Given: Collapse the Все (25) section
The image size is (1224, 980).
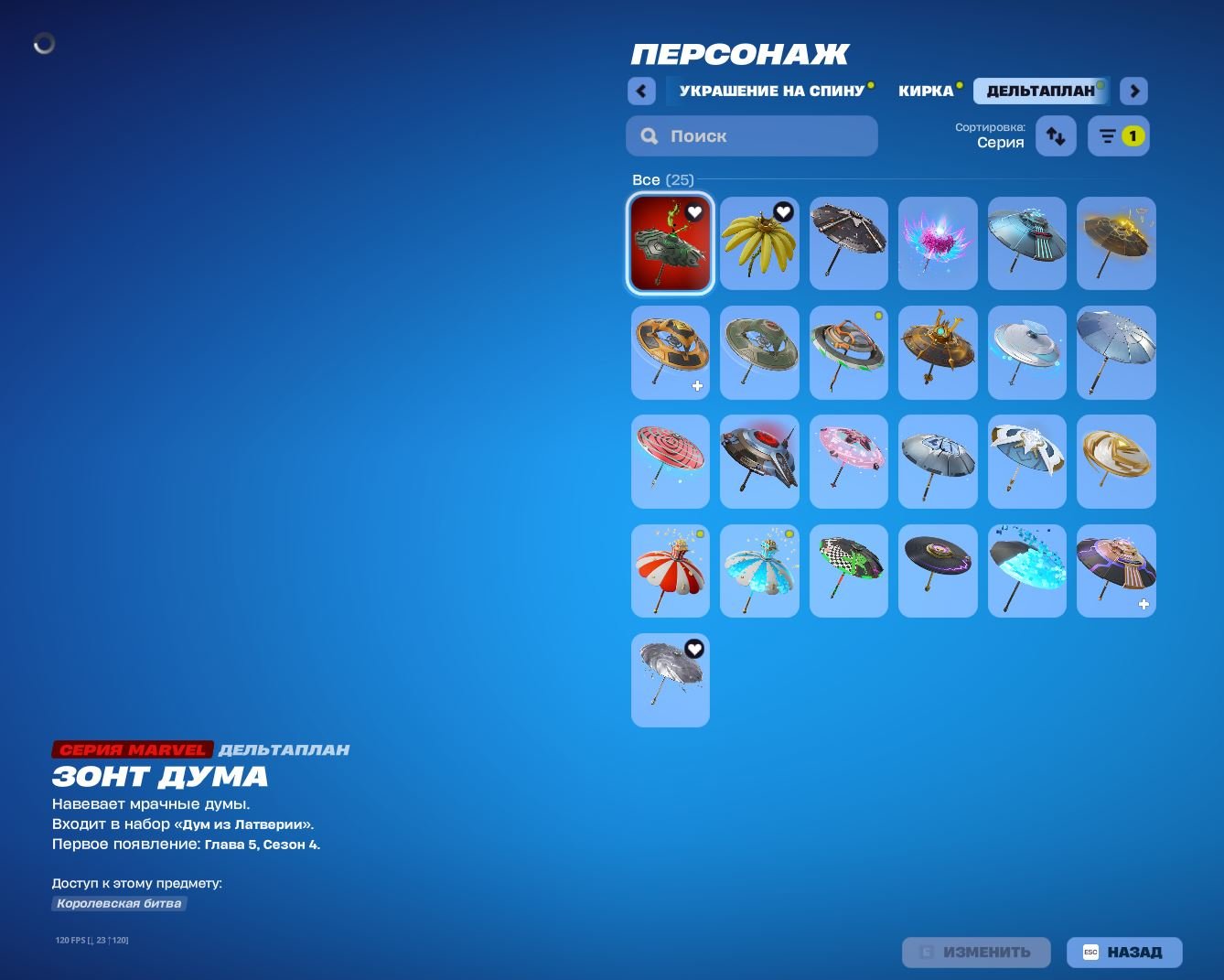Looking at the screenshot, I should [662, 179].
